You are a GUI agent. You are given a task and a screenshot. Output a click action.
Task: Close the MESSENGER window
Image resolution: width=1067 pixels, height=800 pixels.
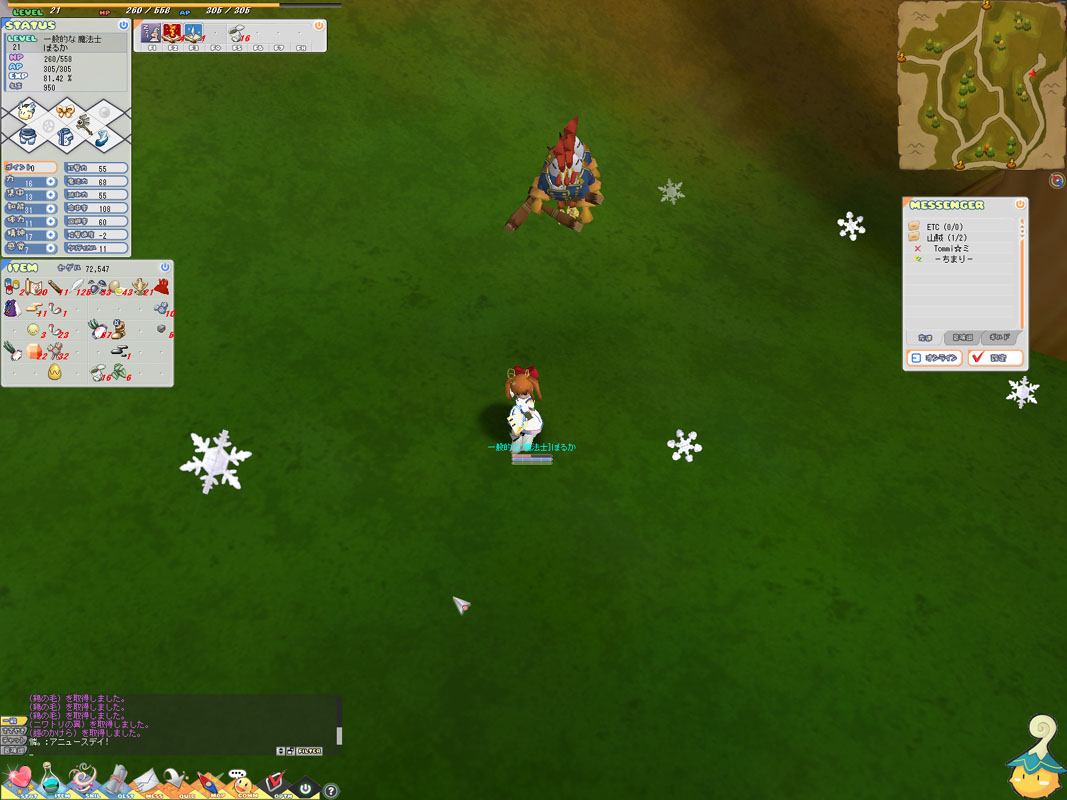coord(1020,204)
